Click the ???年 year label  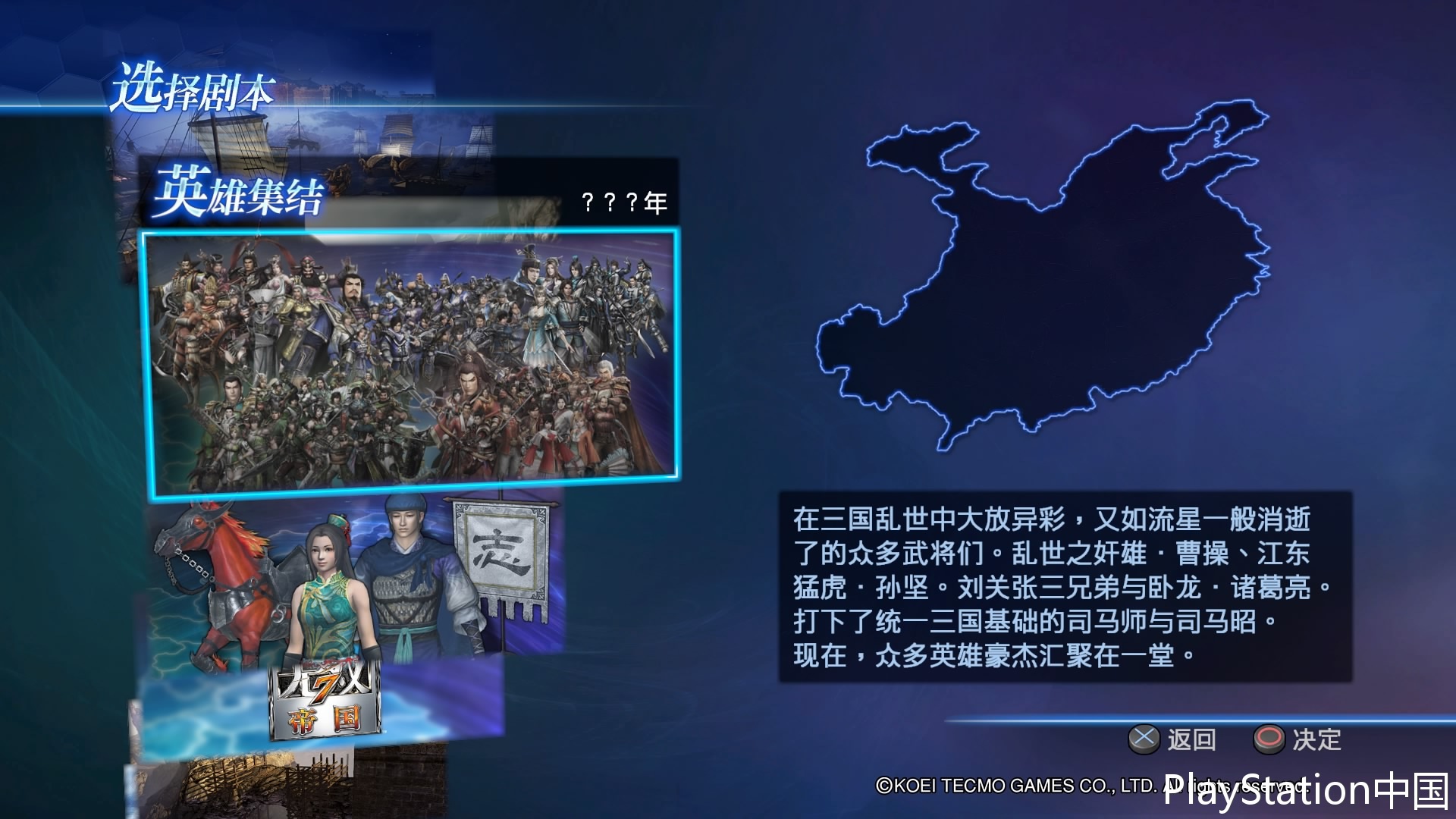click(622, 202)
